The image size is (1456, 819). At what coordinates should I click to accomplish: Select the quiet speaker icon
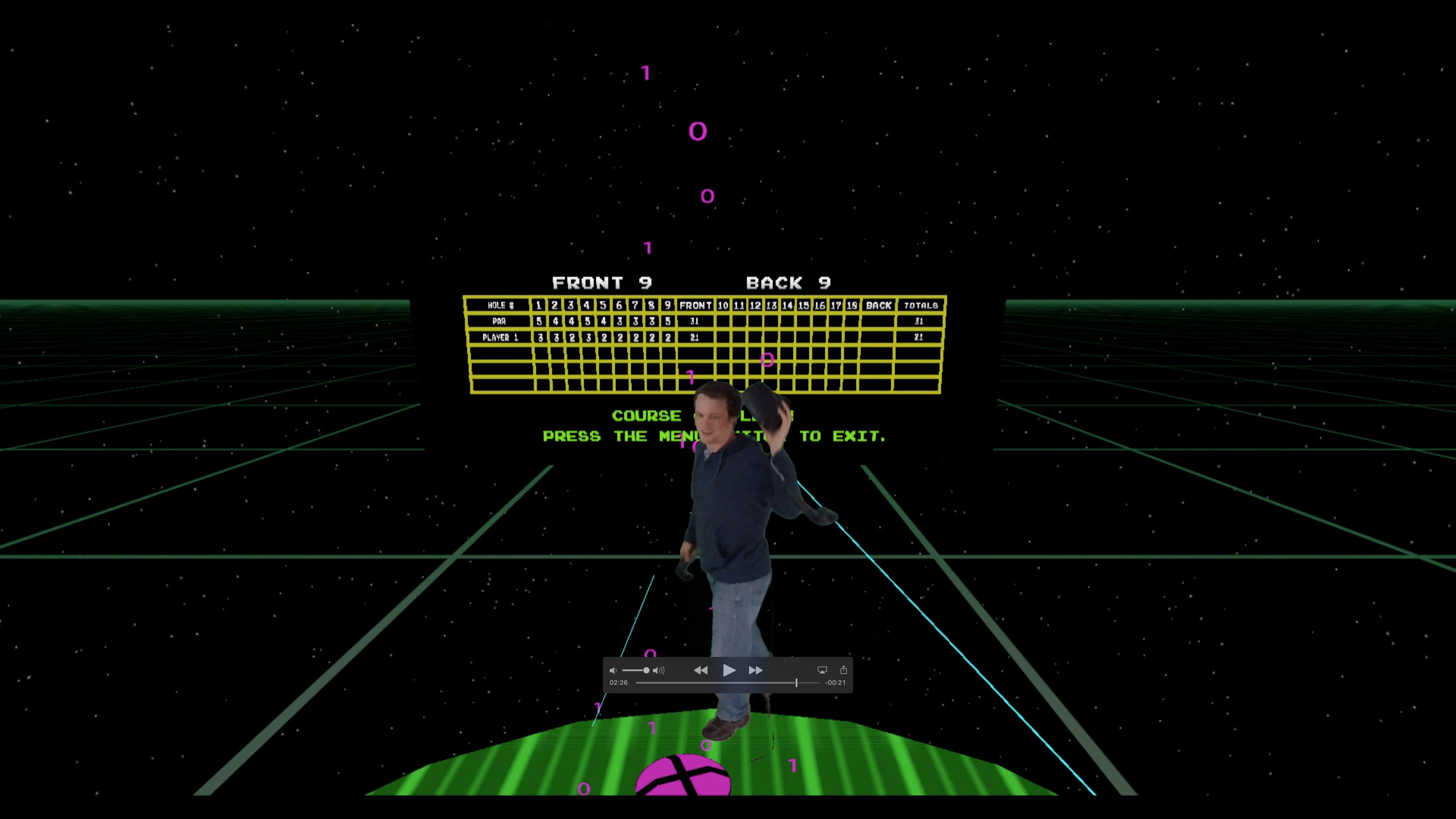tap(614, 671)
